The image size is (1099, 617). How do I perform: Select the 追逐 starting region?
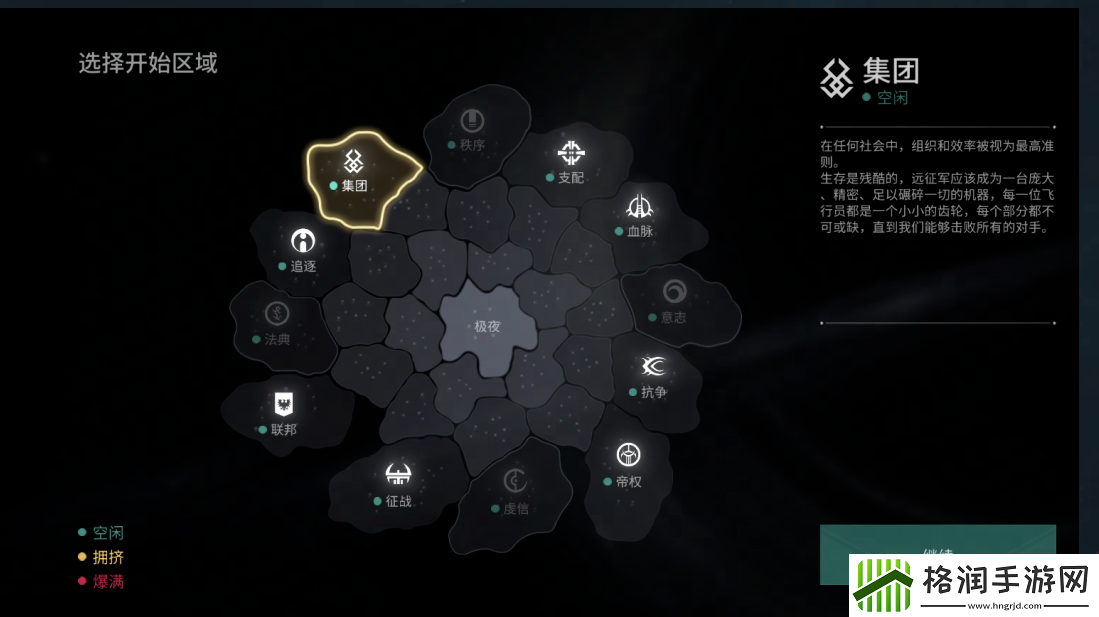point(302,249)
